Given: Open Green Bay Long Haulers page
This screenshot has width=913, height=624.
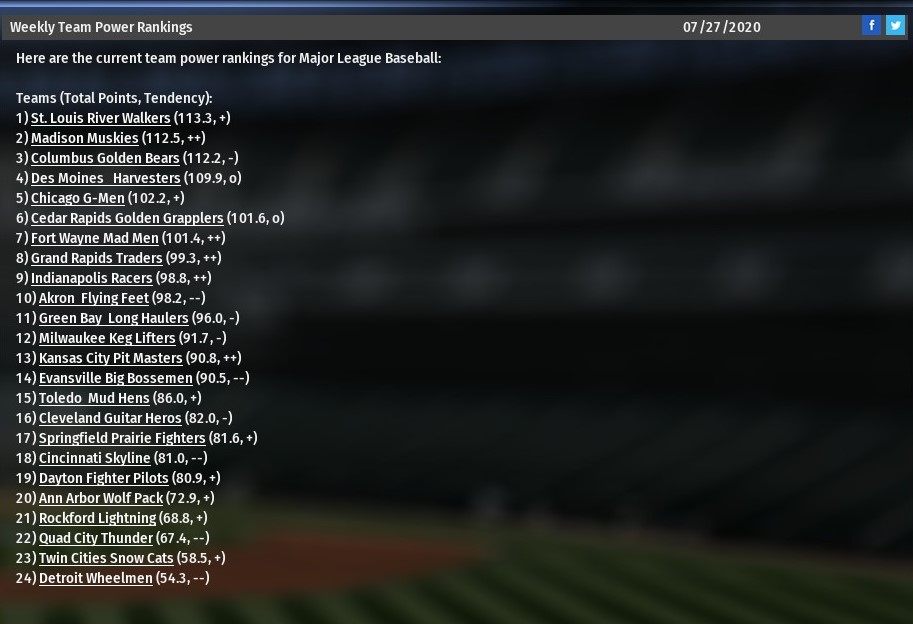Looking at the screenshot, I should click(113, 318).
